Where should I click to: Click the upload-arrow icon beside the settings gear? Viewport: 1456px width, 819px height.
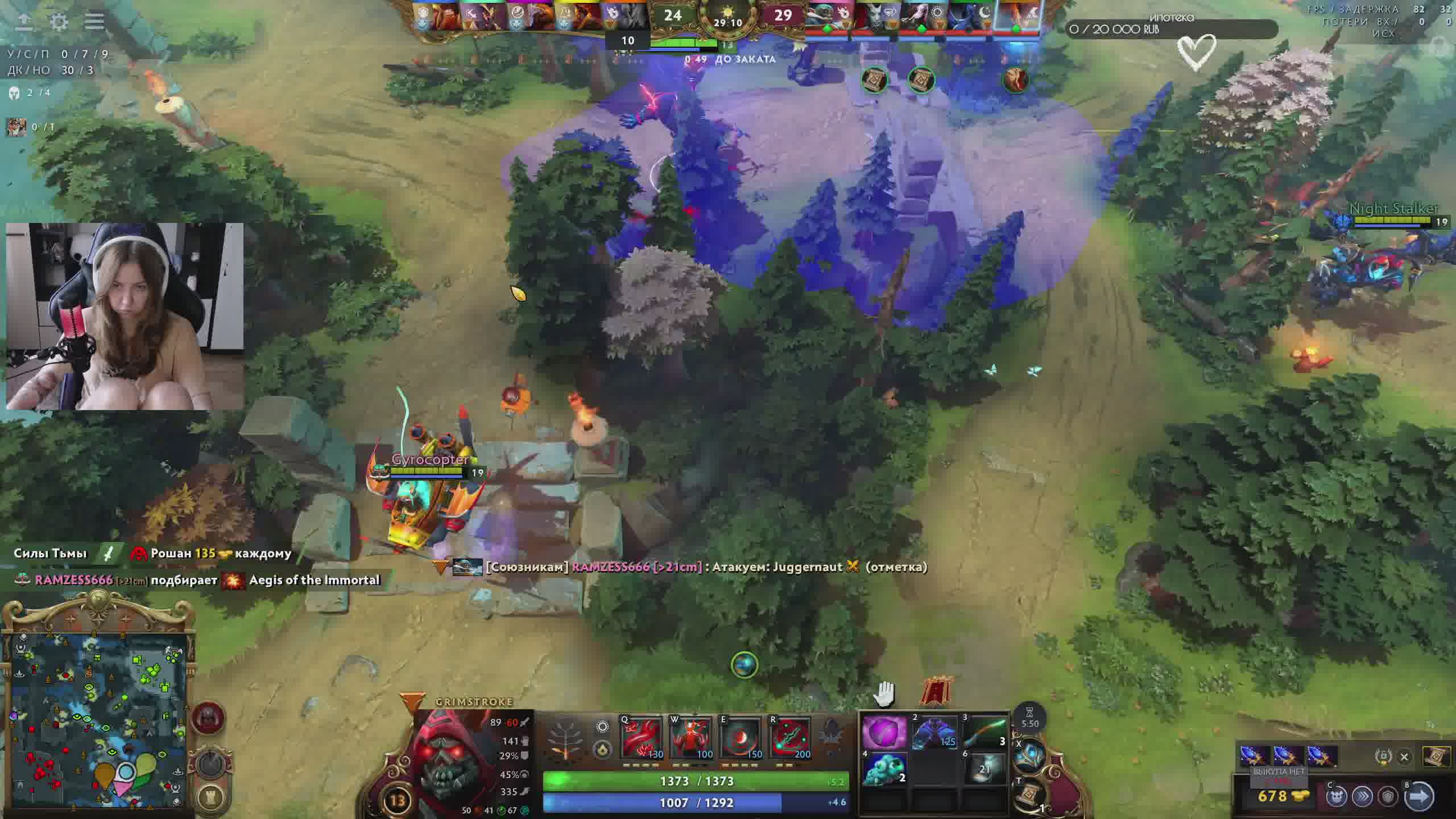(x=24, y=22)
